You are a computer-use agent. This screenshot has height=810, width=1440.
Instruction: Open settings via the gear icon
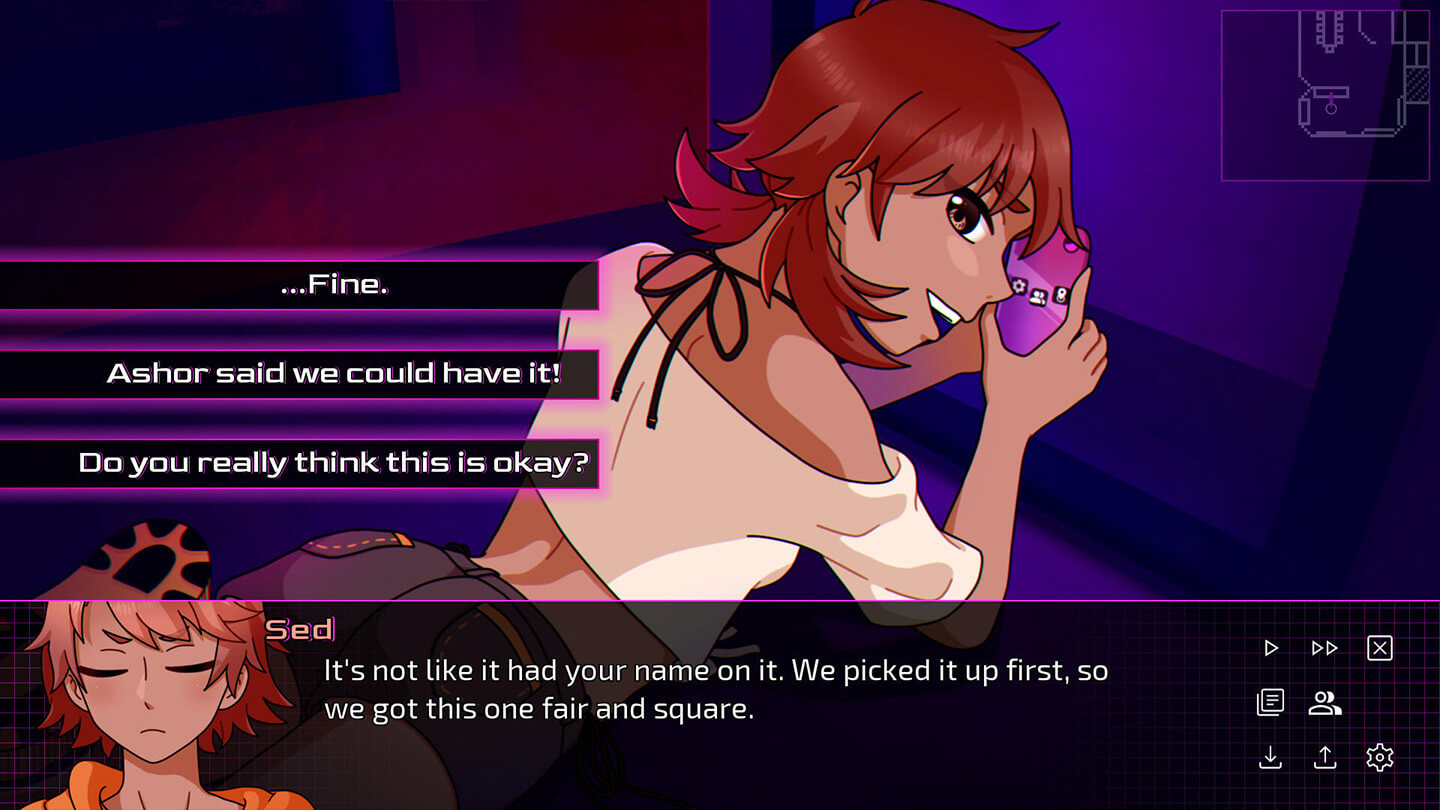tap(1380, 758)
